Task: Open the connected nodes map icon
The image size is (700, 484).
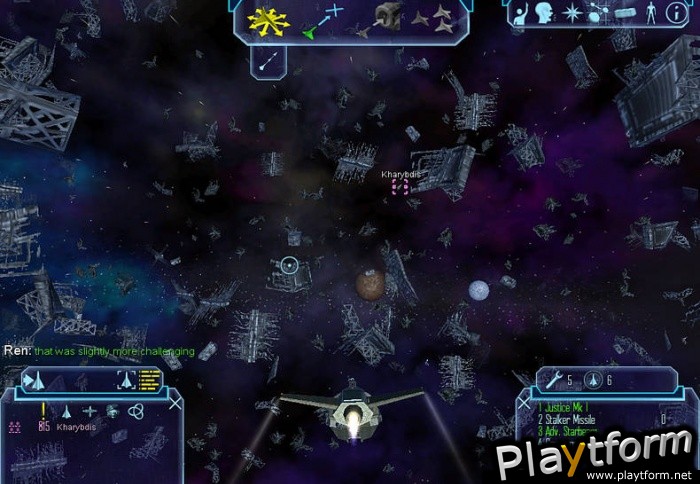Action: (x=596, y=13)
